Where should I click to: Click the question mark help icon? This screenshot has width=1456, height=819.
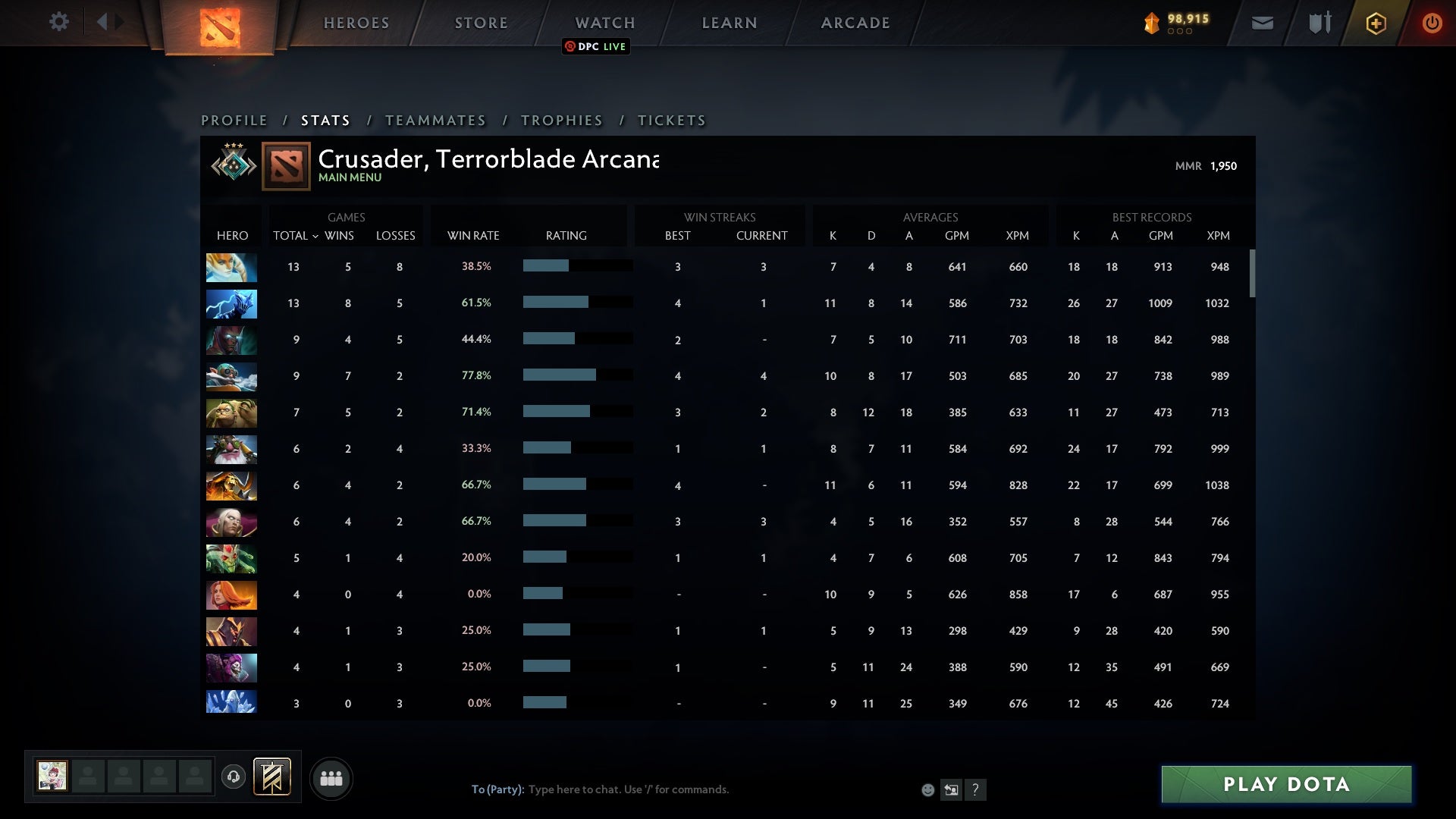975,789
